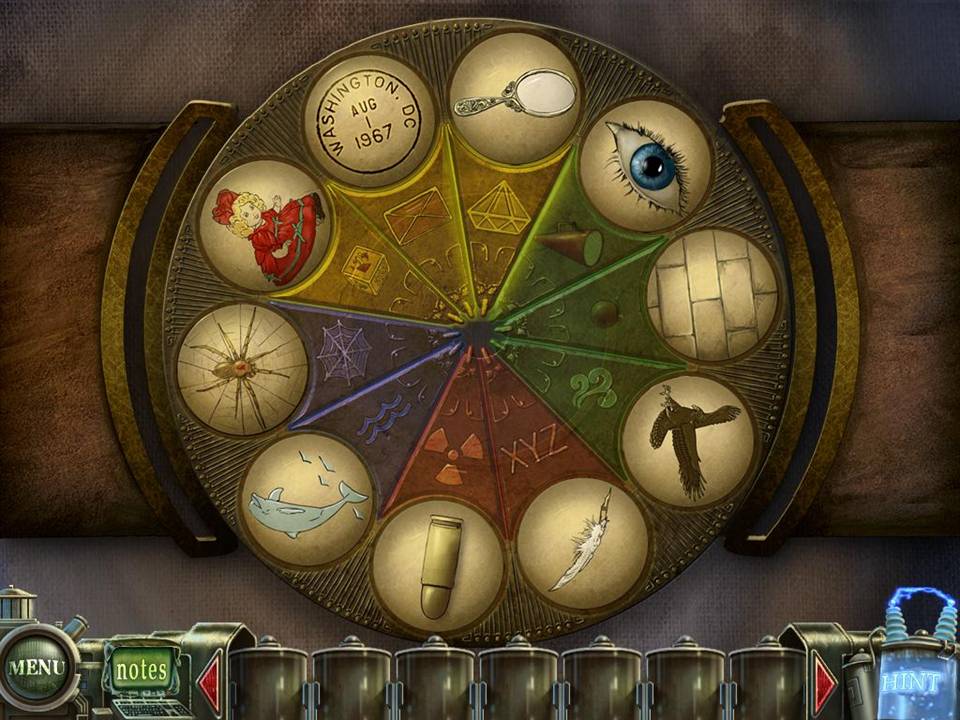Use the HINT button

(x=910, y=682)
